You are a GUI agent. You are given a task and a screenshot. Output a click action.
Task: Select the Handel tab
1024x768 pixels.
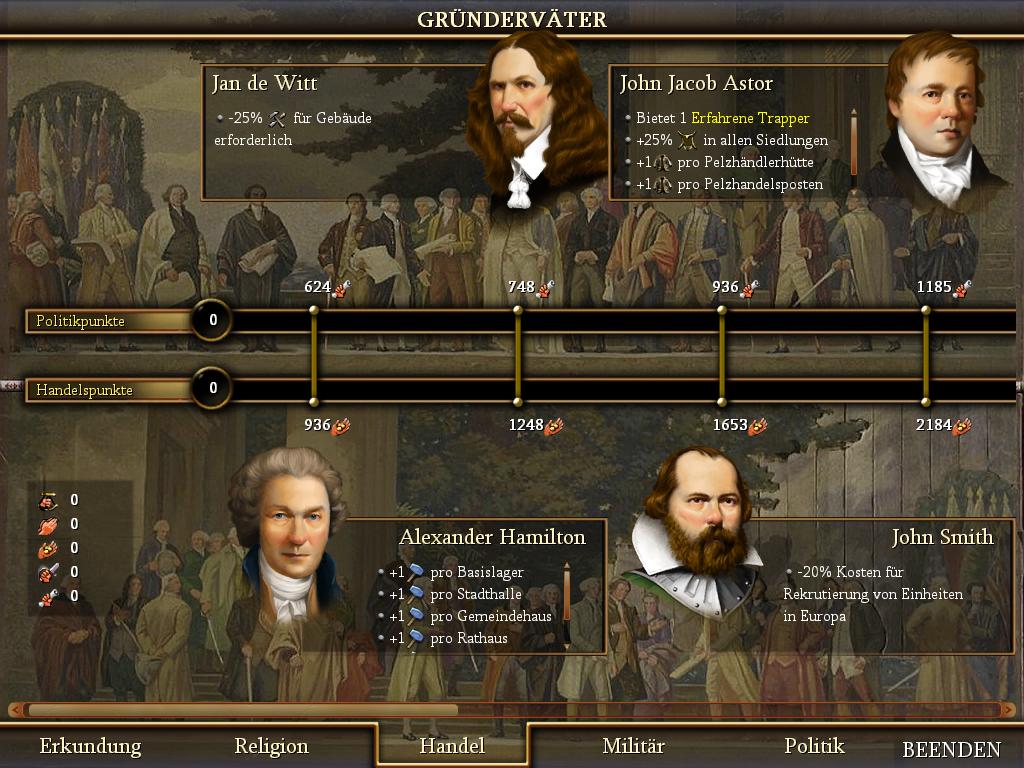pyautogui.click(x=452, y=746)
